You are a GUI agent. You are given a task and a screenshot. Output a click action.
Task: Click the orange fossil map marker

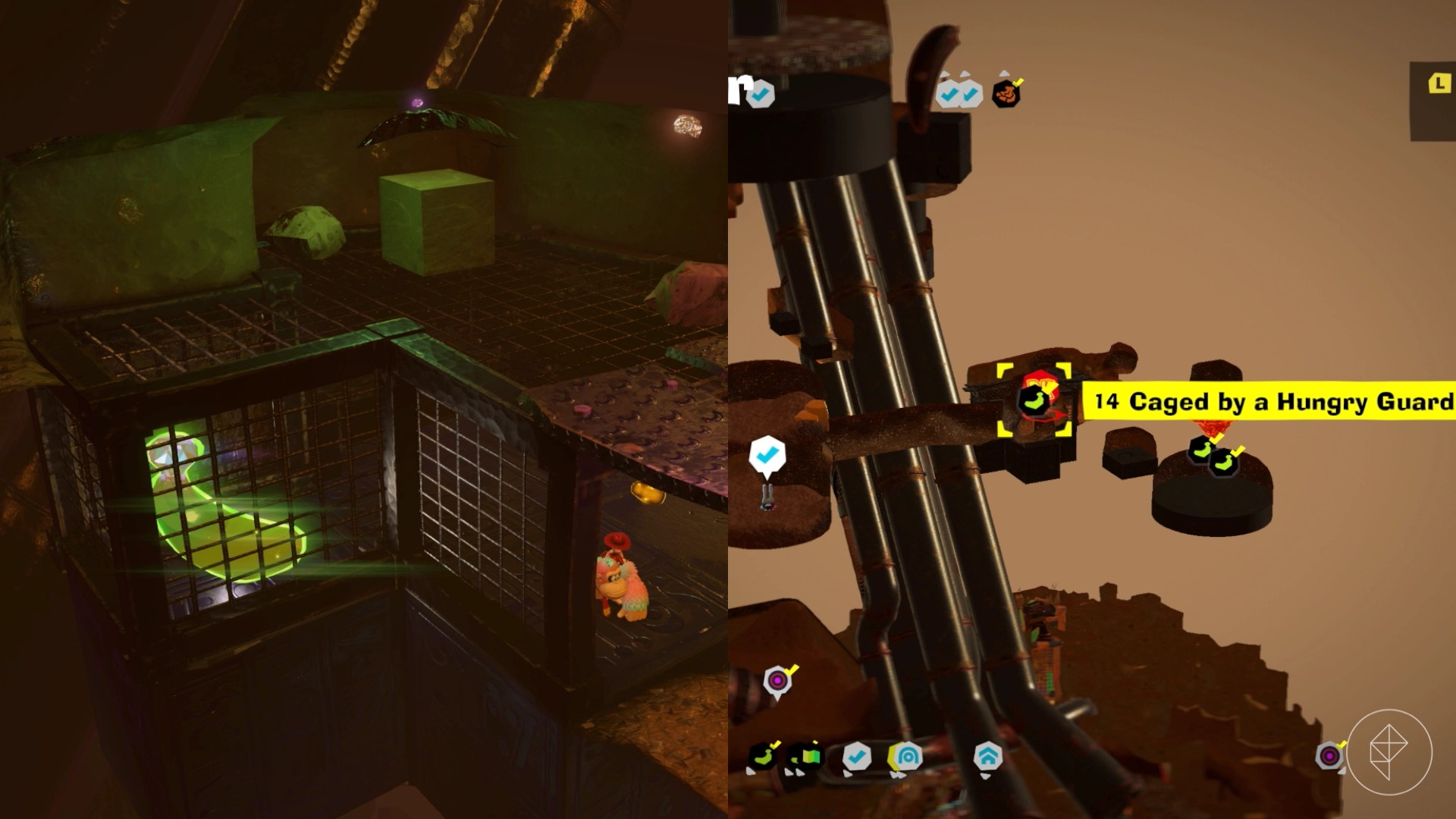1006,94
